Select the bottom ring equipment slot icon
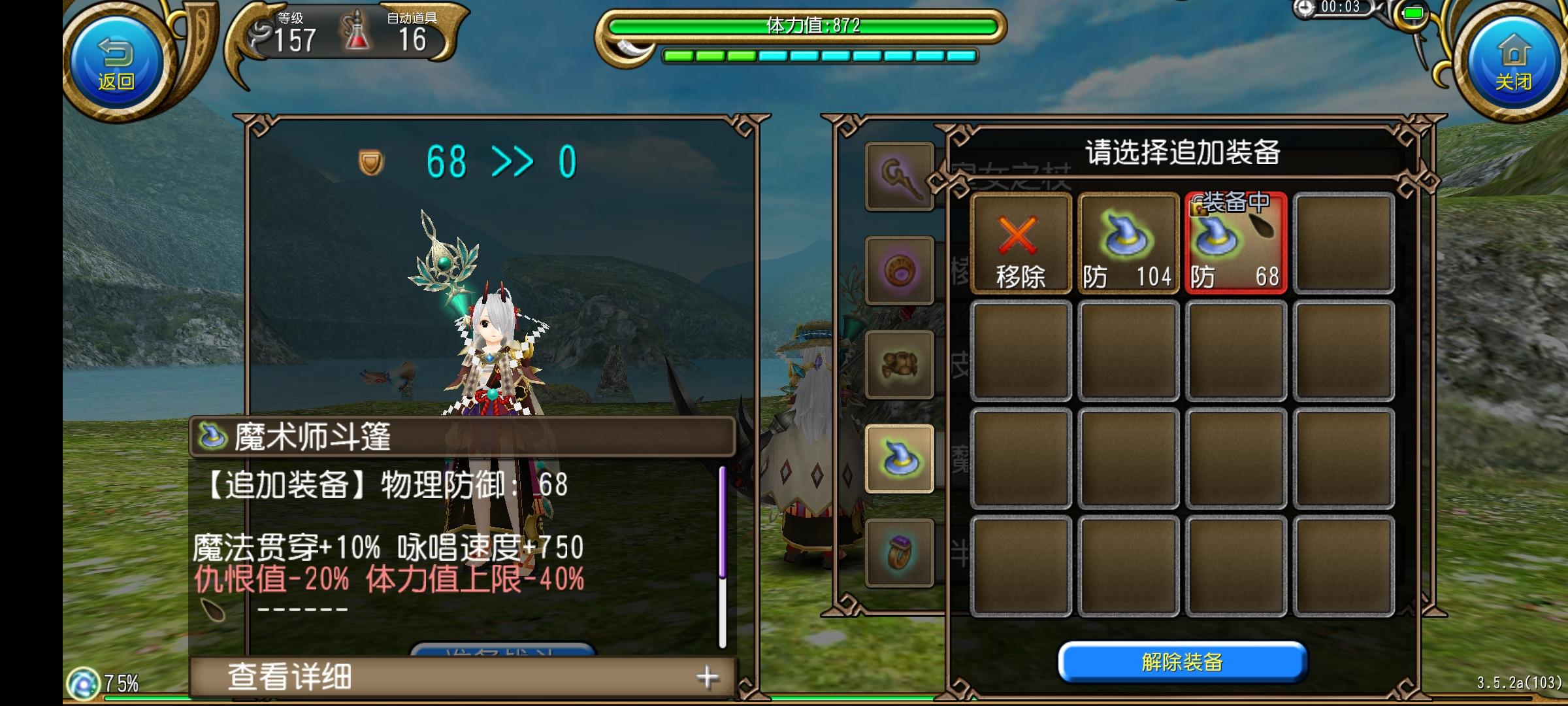Viewport: 1568px width, 706px height. (x=898, y=552)
